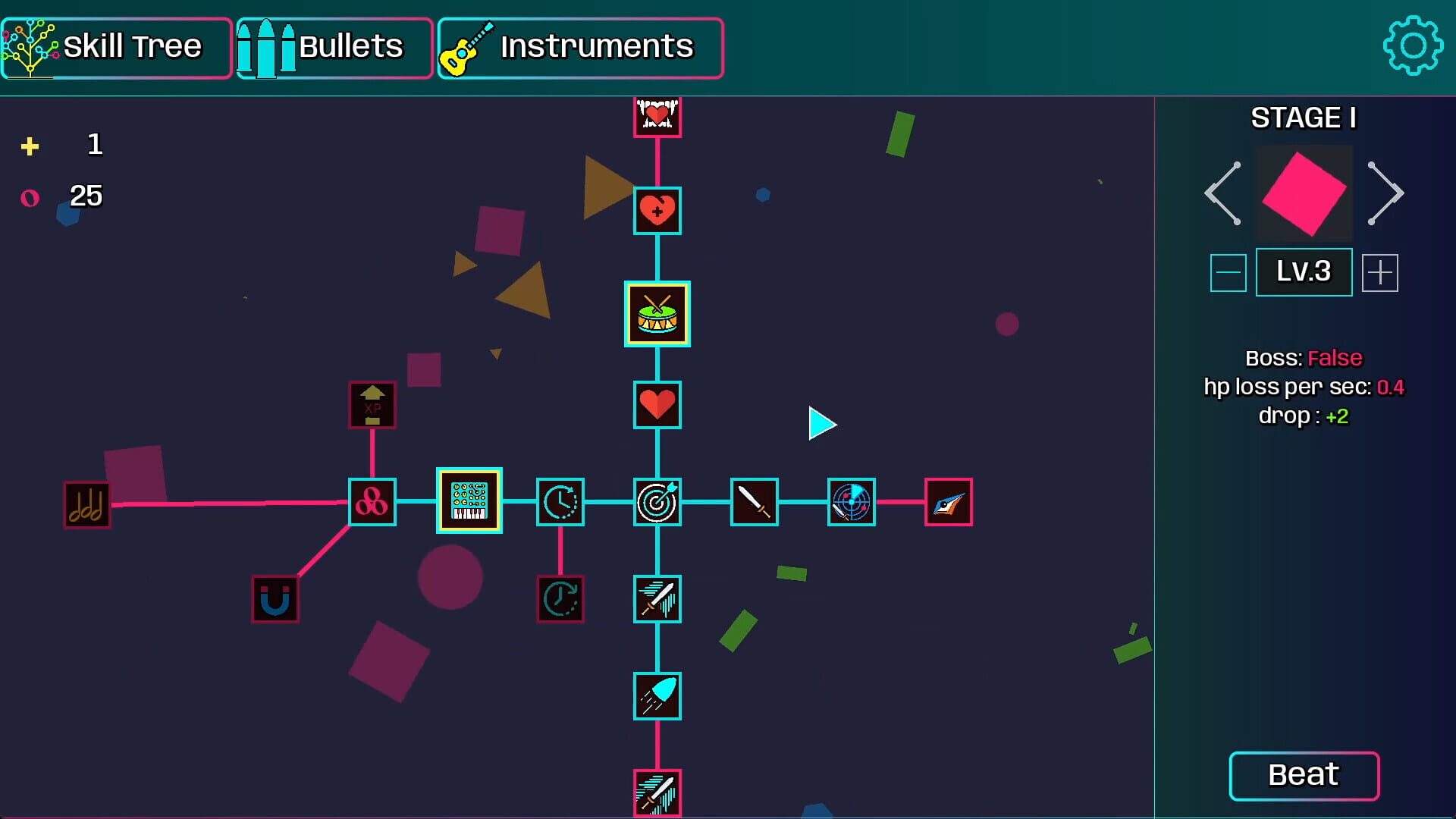
Task: Increase the level with the plus stepper
Action: pyautogui.click(x=1380, y=271)
